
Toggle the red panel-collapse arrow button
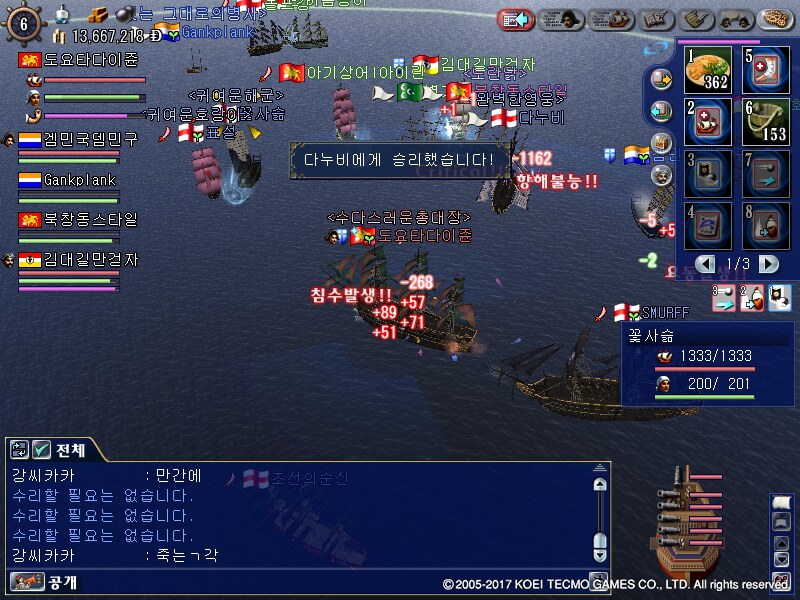coord(516,19)
